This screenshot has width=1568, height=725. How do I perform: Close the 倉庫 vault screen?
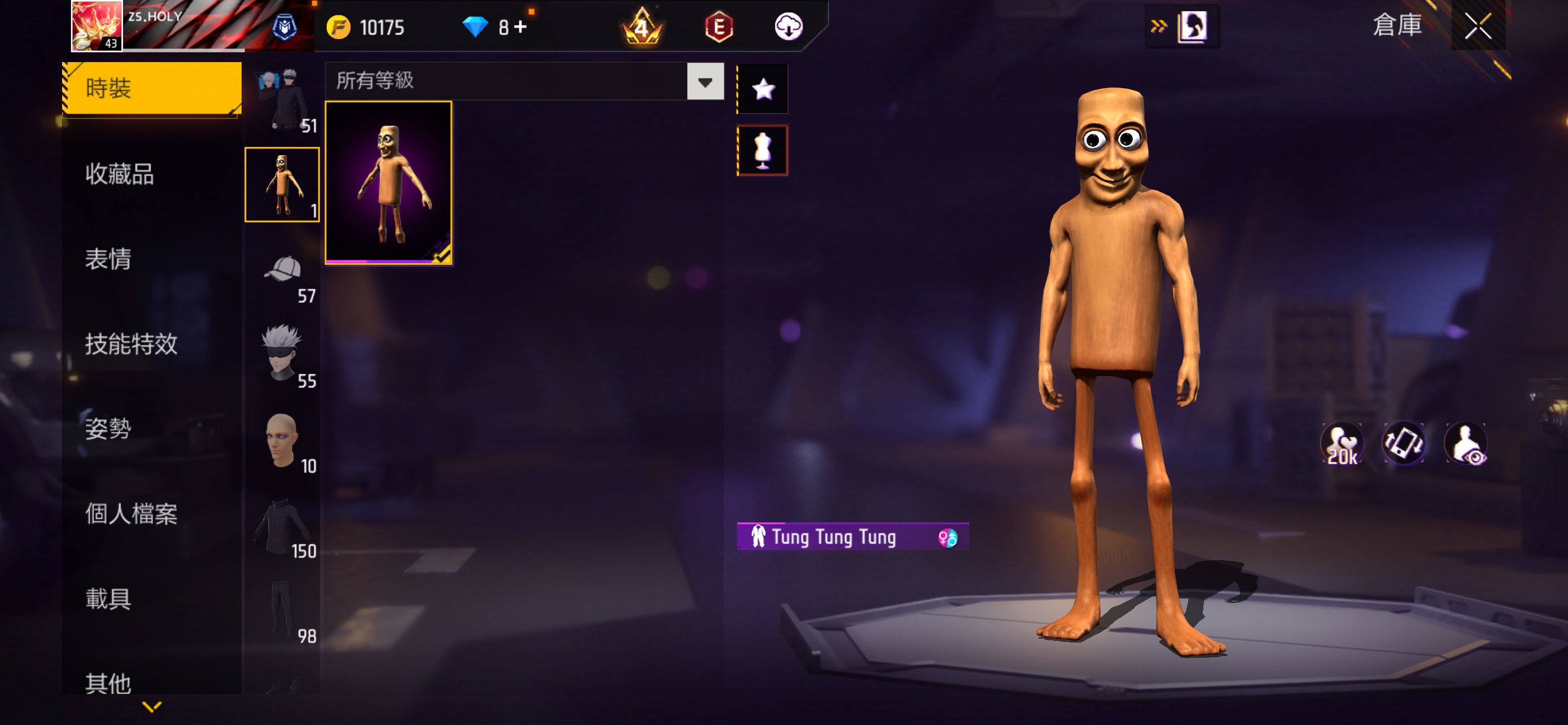1477,26
